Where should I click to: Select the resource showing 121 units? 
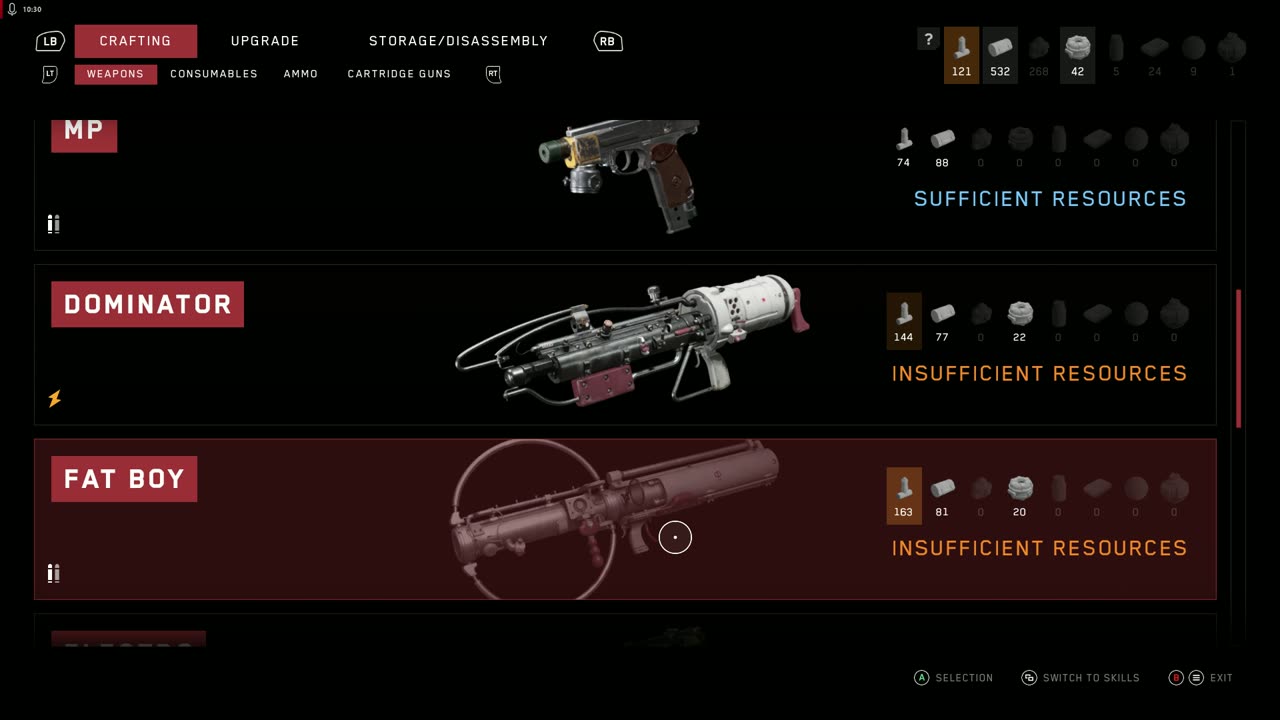pyautogui.click(x=961, y=55)
